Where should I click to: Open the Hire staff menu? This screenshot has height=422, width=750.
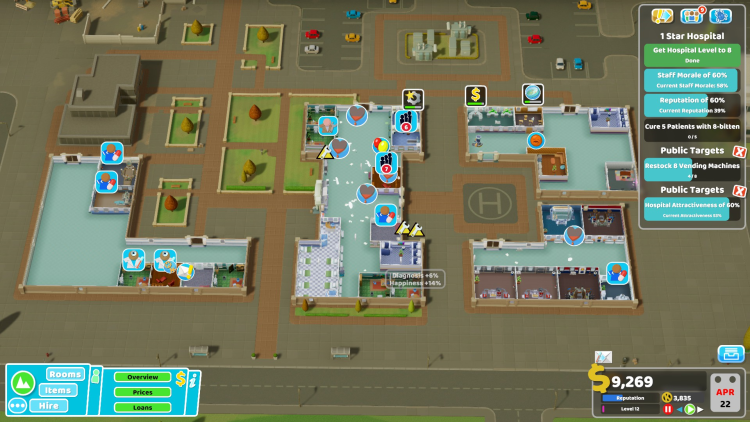pos(48,406)
